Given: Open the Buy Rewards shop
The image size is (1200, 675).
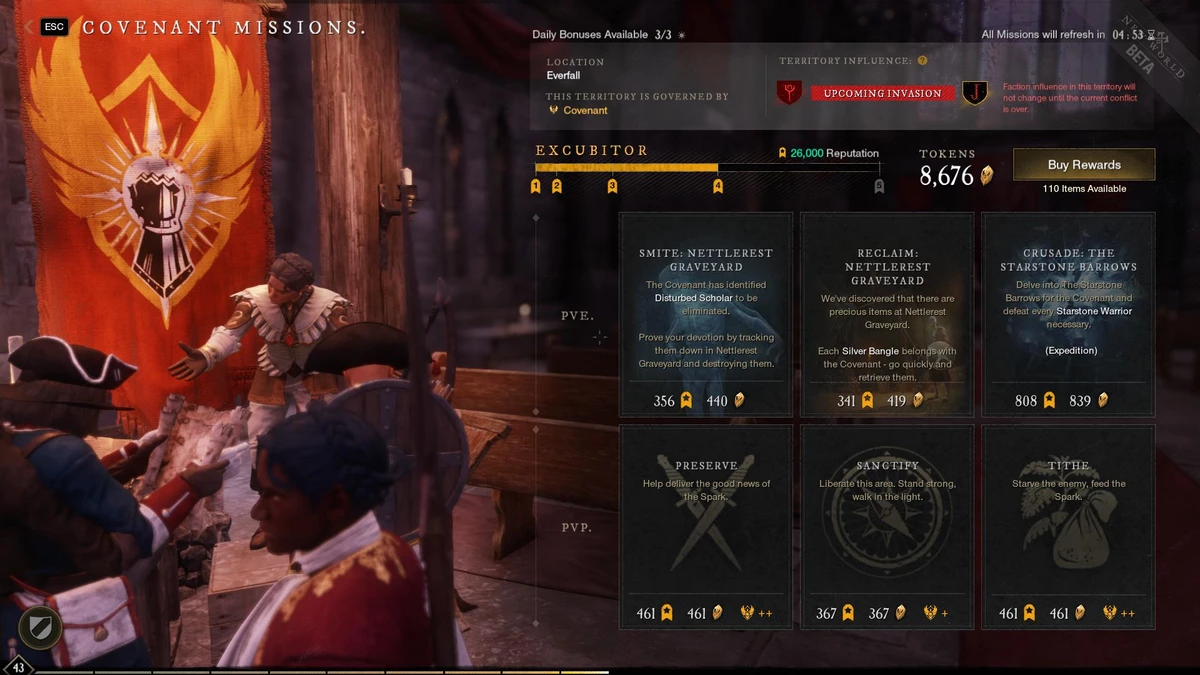Looking at the screenshot, I should tap(1084, 165).
